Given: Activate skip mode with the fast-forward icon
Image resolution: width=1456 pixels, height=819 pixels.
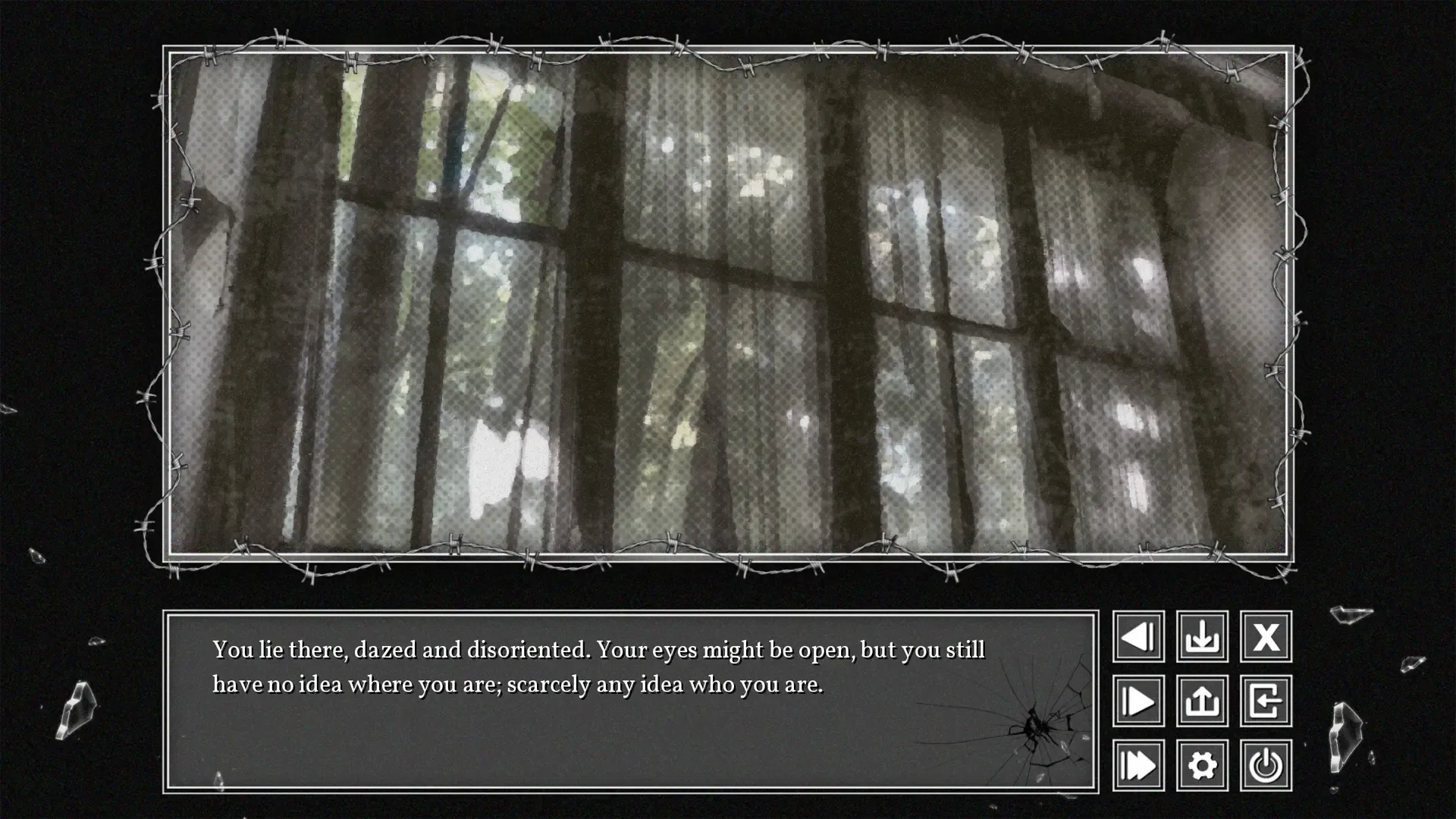Looking at the screenshot, I should pos(1137,764).
